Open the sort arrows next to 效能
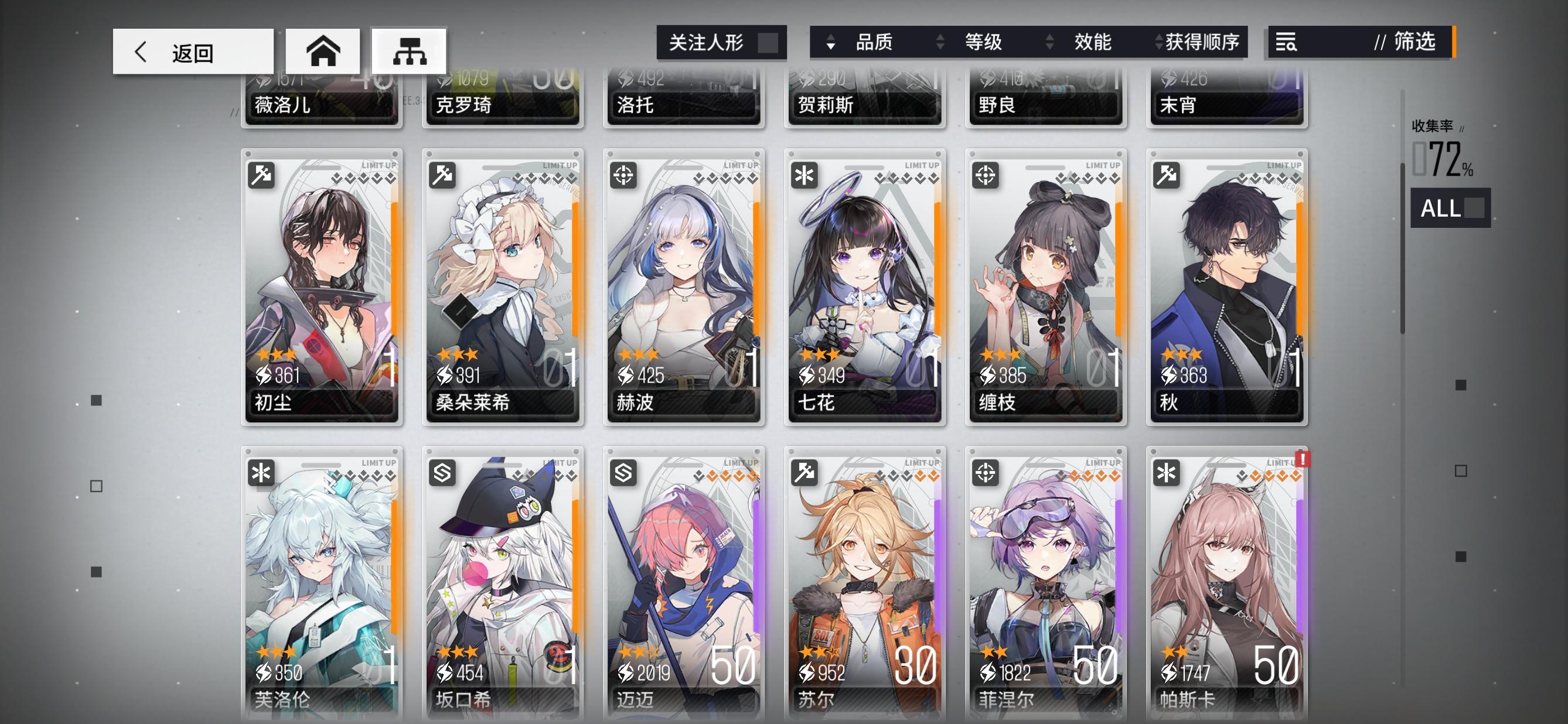Screen dimensions: 1568x724 coord(1049,43)
